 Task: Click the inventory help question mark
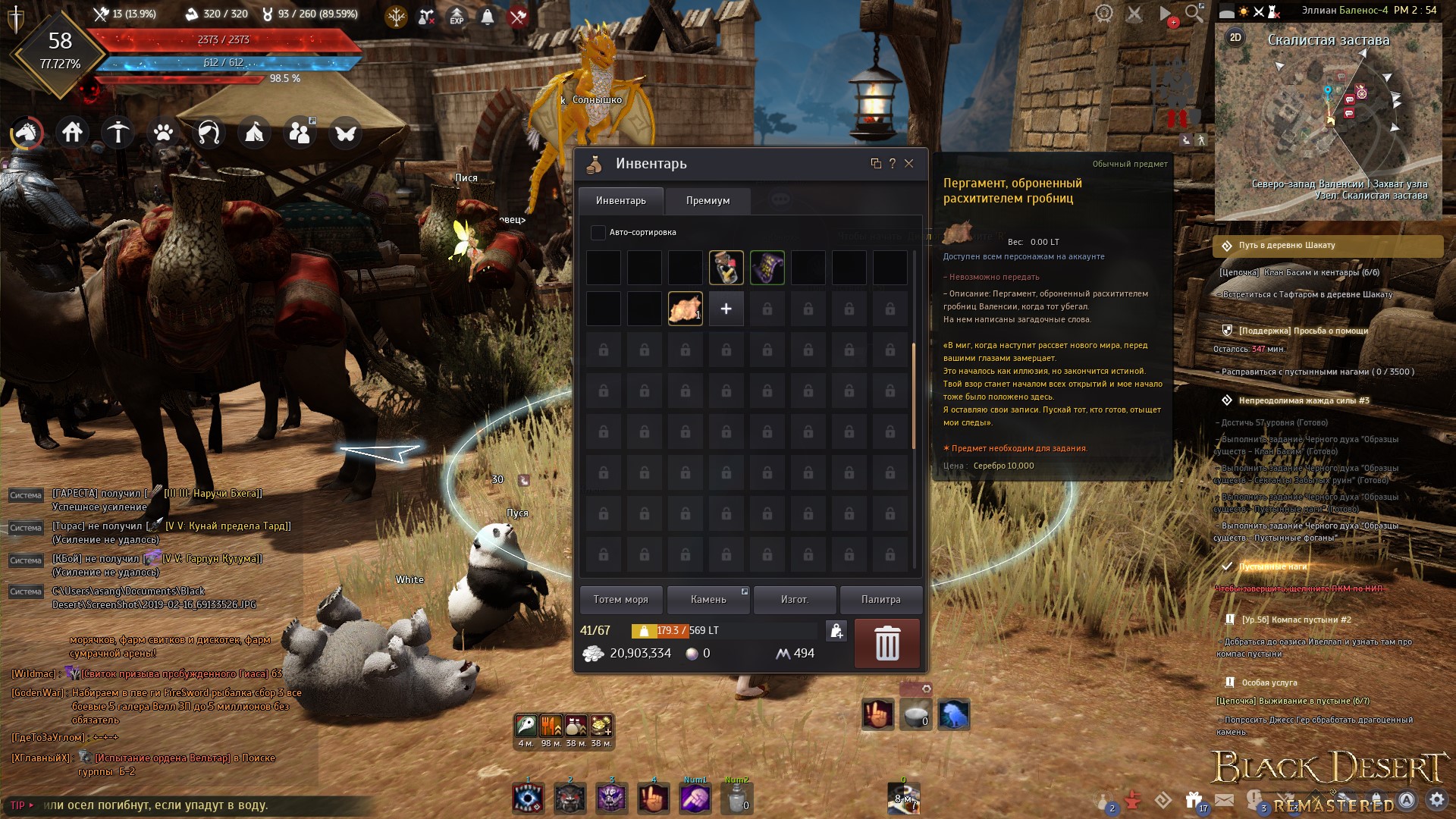tap(892, 164)
